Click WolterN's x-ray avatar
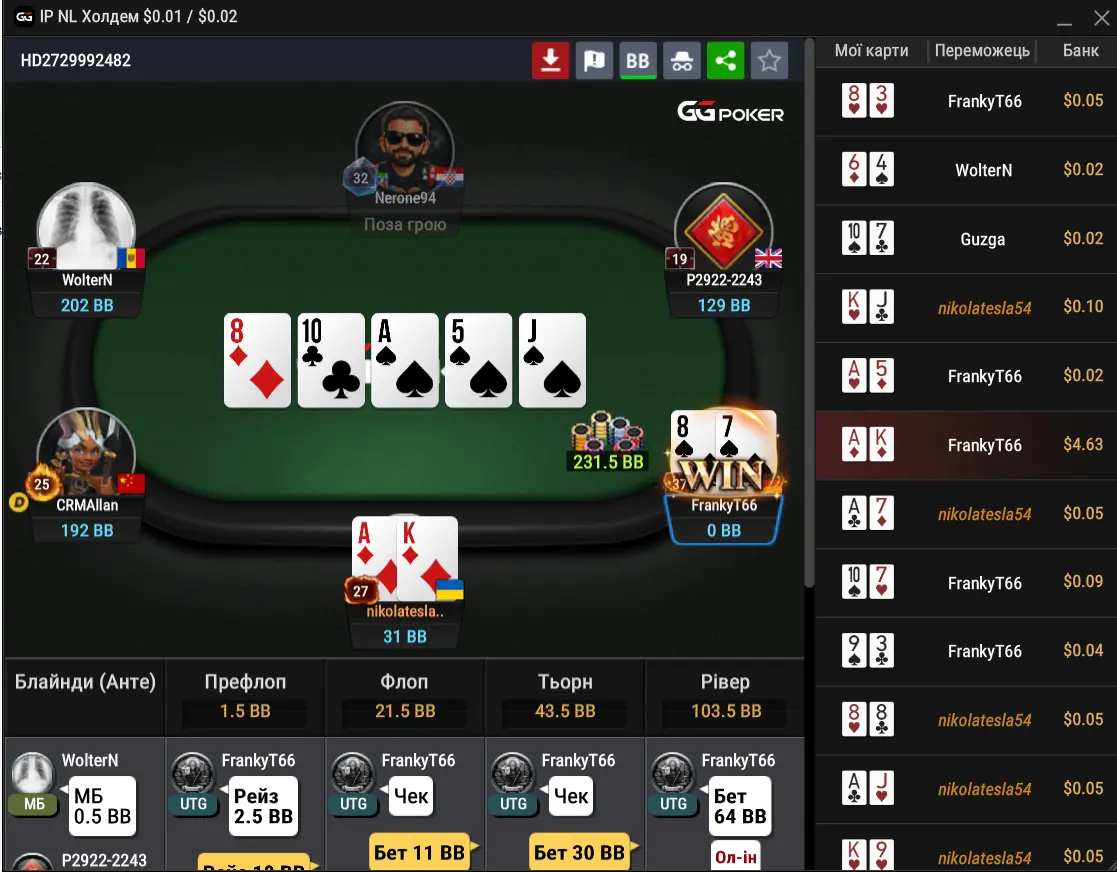Screen dimensions: 1117x872 click(x=86, y=226)
